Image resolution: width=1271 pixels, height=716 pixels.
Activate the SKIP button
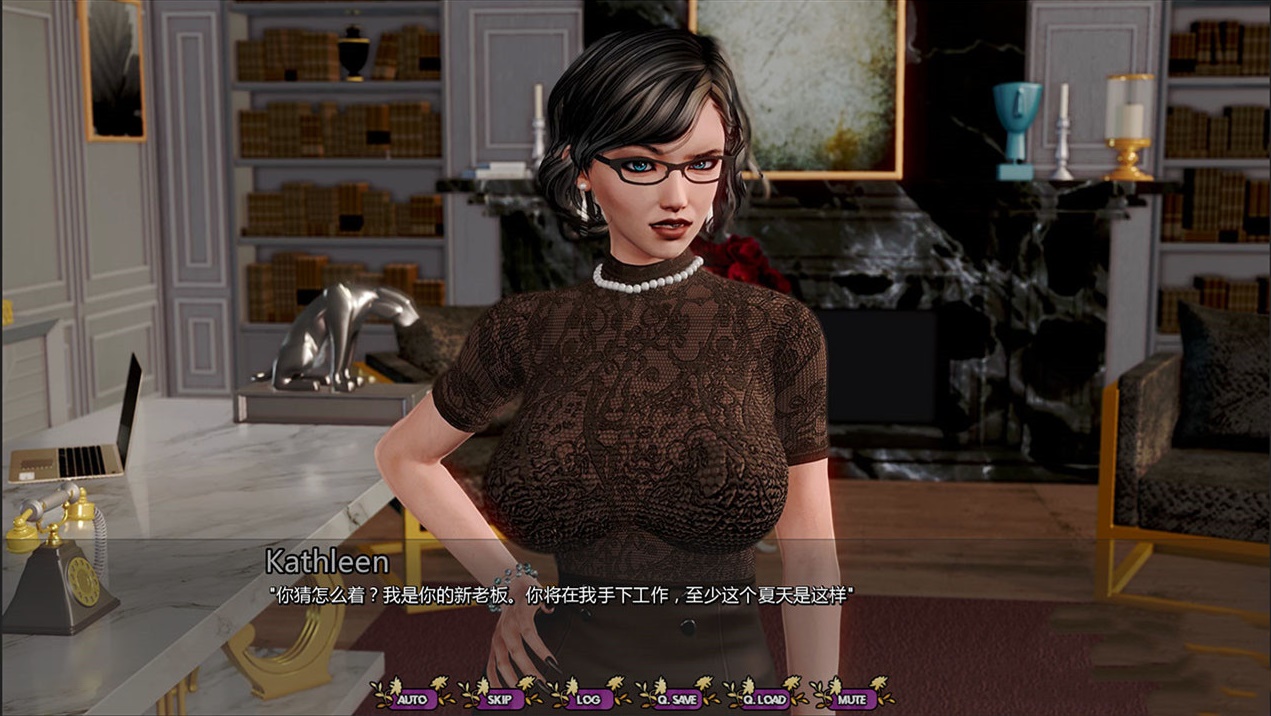click(x=499, y=699)
